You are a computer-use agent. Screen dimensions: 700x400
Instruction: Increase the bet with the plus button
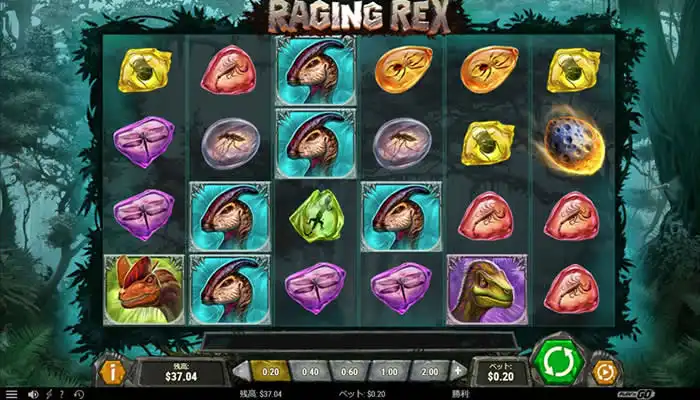coord(458,370)
